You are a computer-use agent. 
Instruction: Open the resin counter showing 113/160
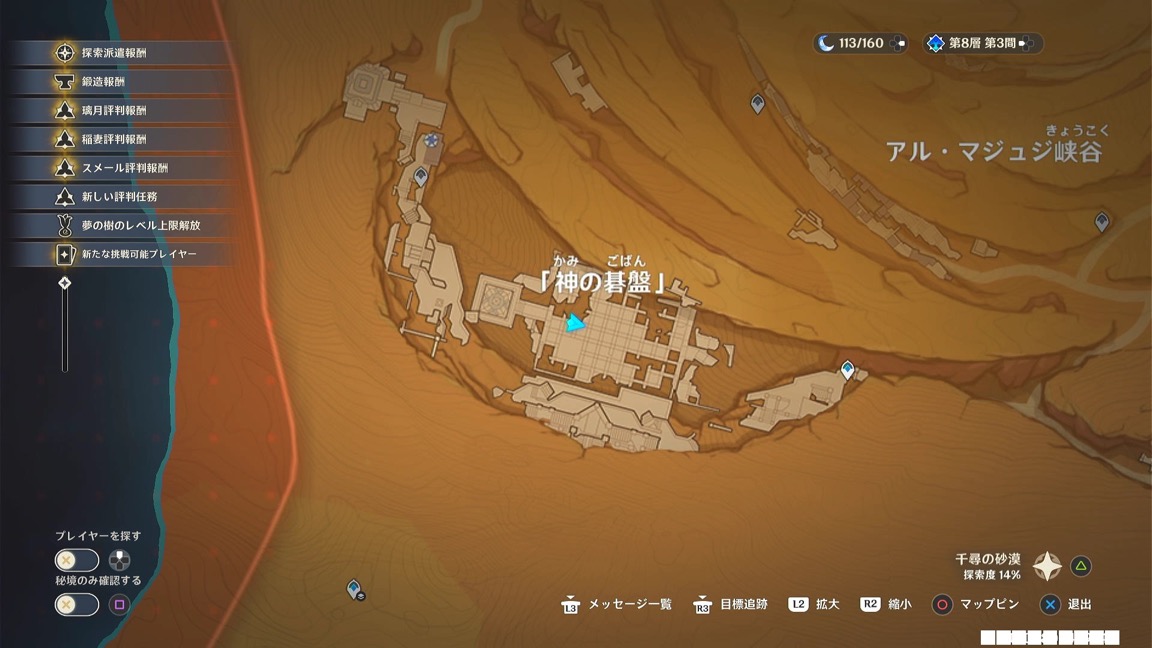click(x=859, y=43)
